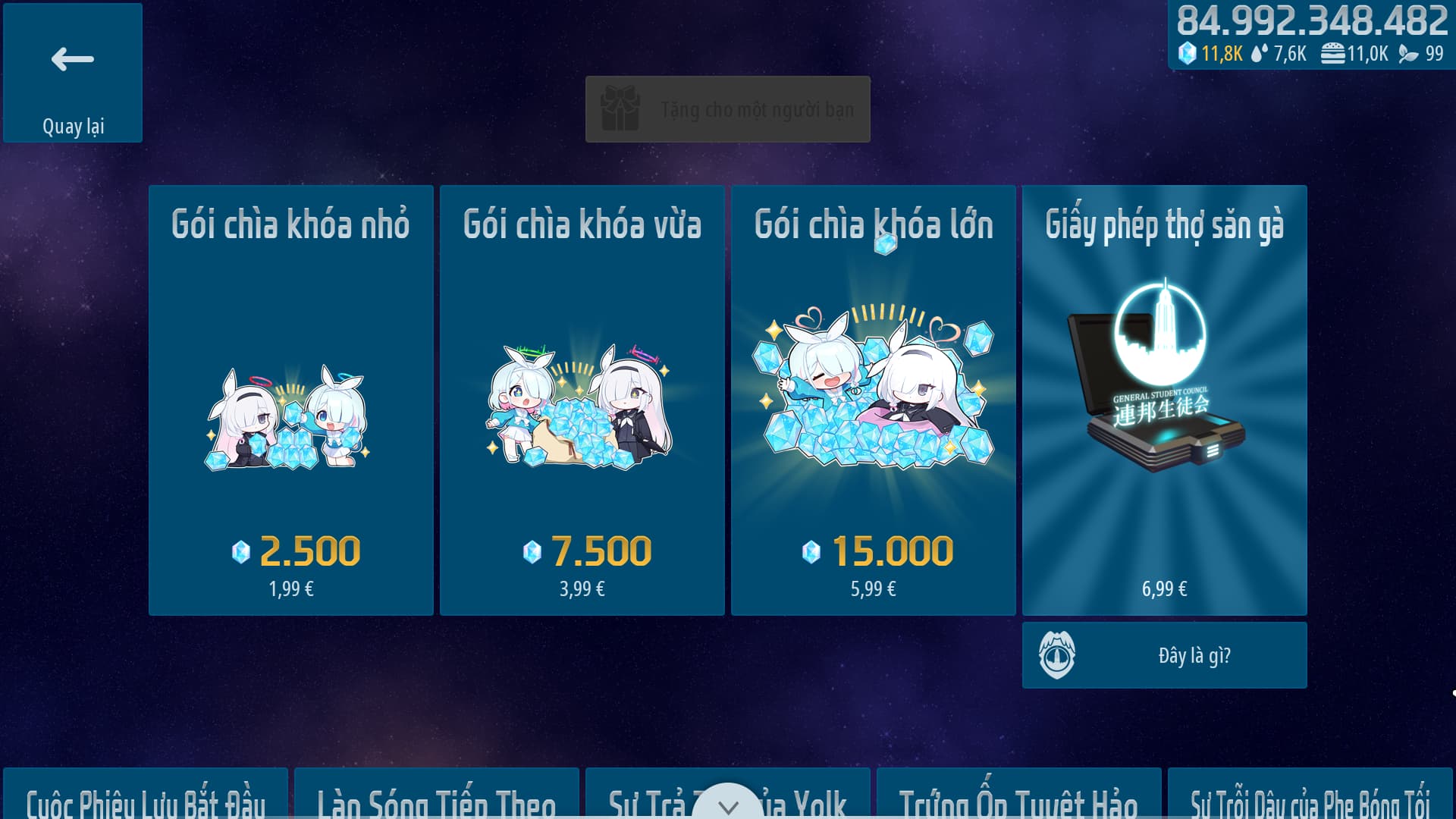1456x819 pixels.
Task: Purchase the Gói chìa khóa lớn pack
Action: 873,400
